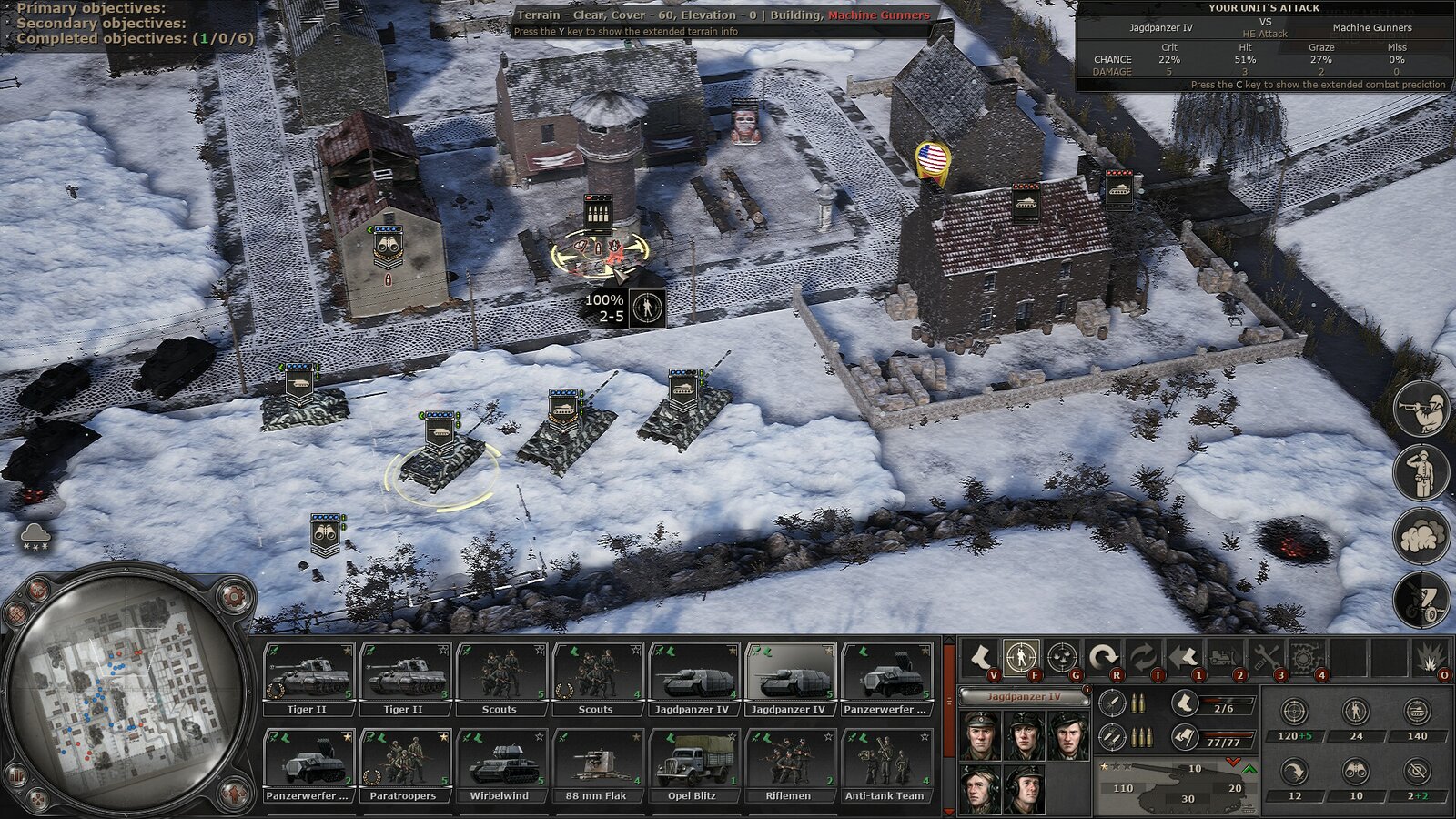Select the rotate vehicle icon labeled R
Viewport: 1456px width, 819px height.
[1104, 654]
